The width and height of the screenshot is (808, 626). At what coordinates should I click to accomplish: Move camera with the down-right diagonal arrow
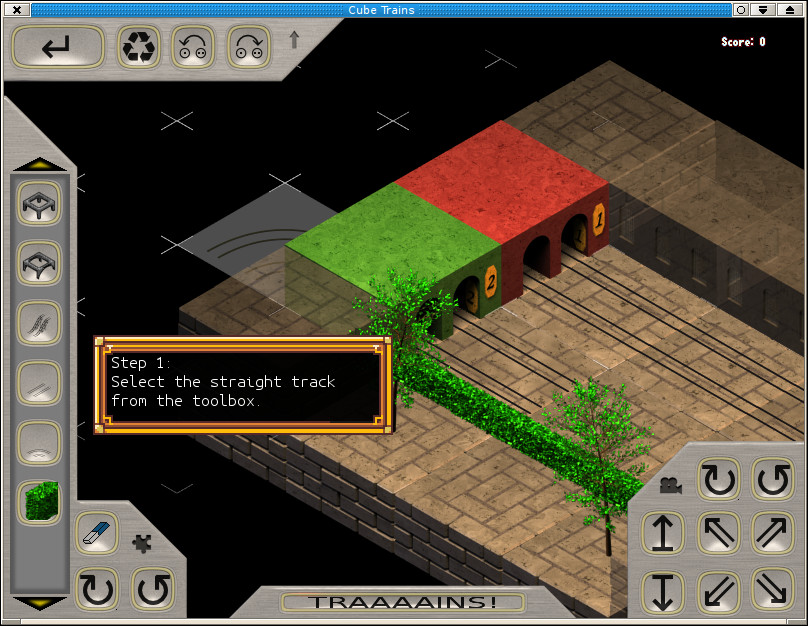tap(772, 589)
